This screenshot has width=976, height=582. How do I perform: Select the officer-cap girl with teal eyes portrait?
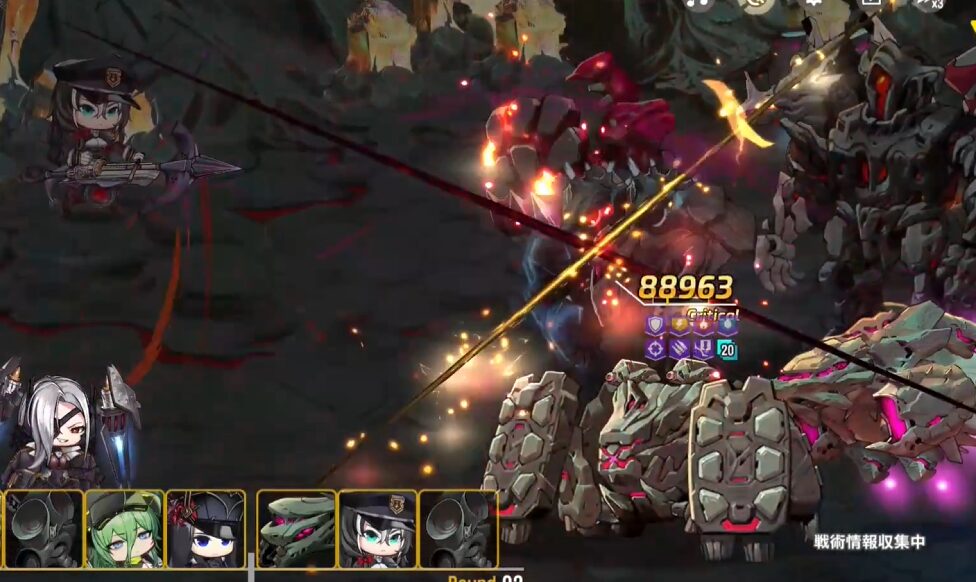click(378, 529)
